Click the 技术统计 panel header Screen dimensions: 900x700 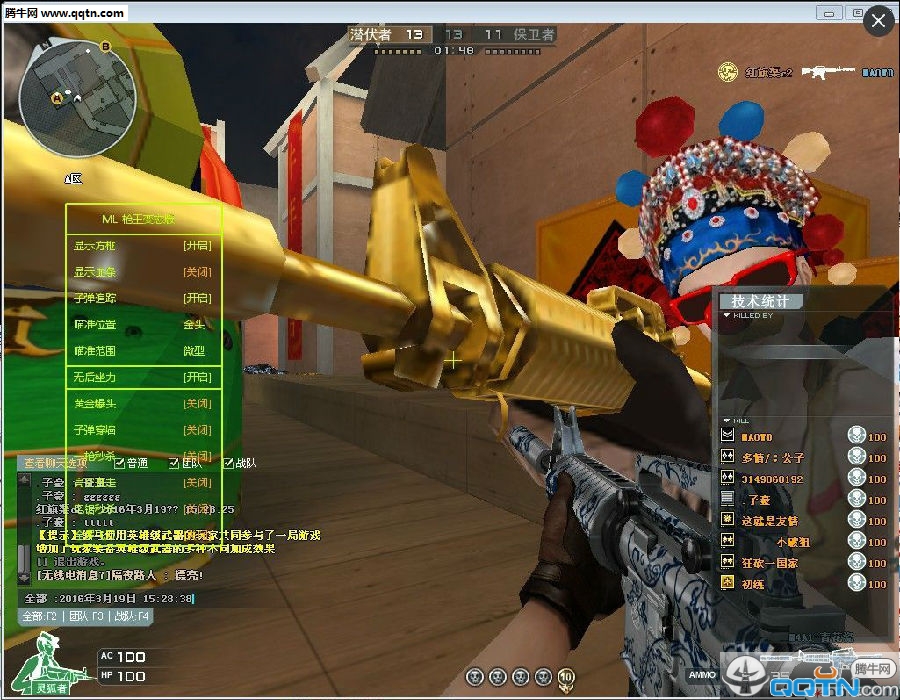pos(760,301)
